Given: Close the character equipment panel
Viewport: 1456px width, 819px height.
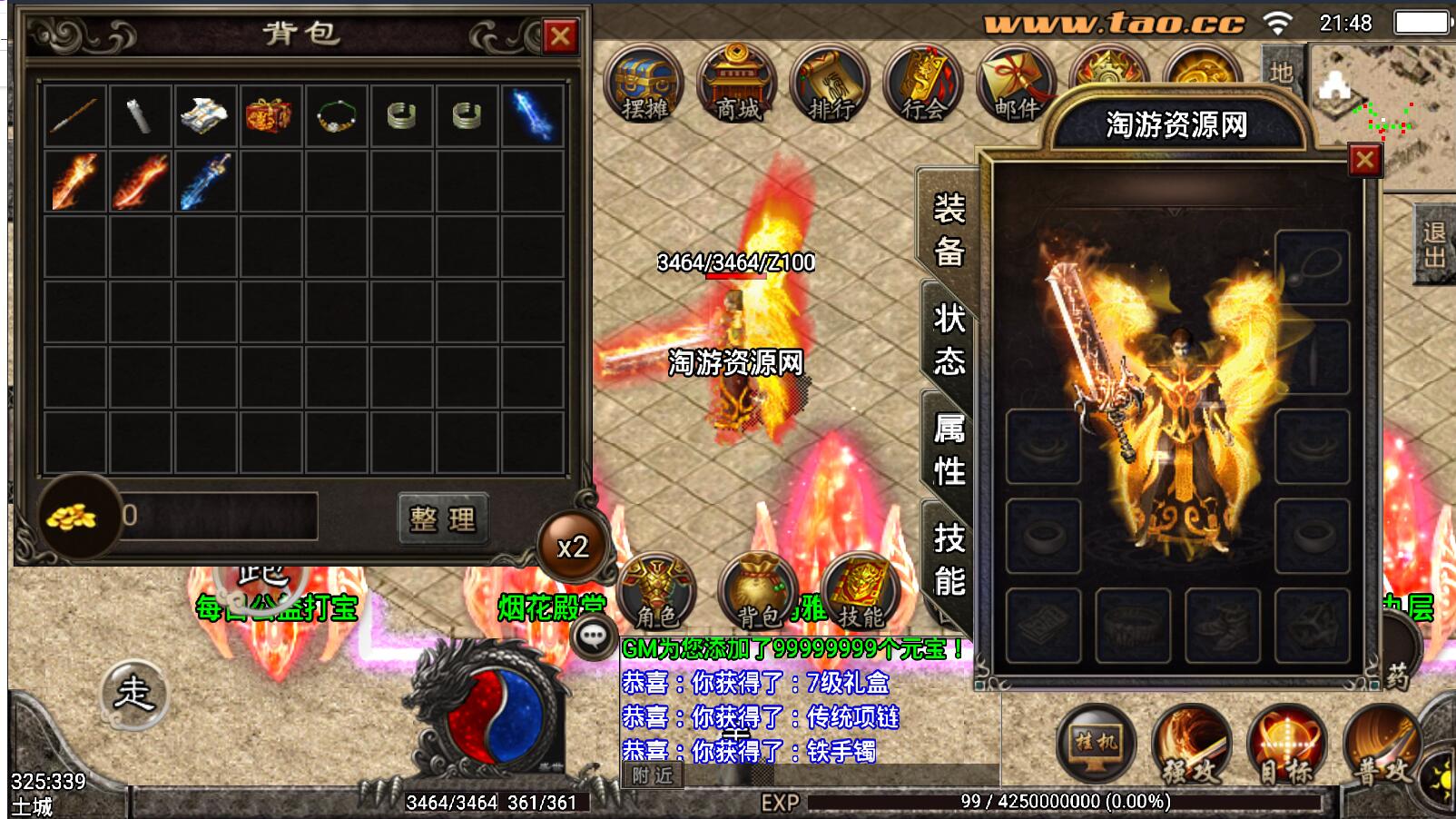Looking at the screenshot, I should (1364, 161).
